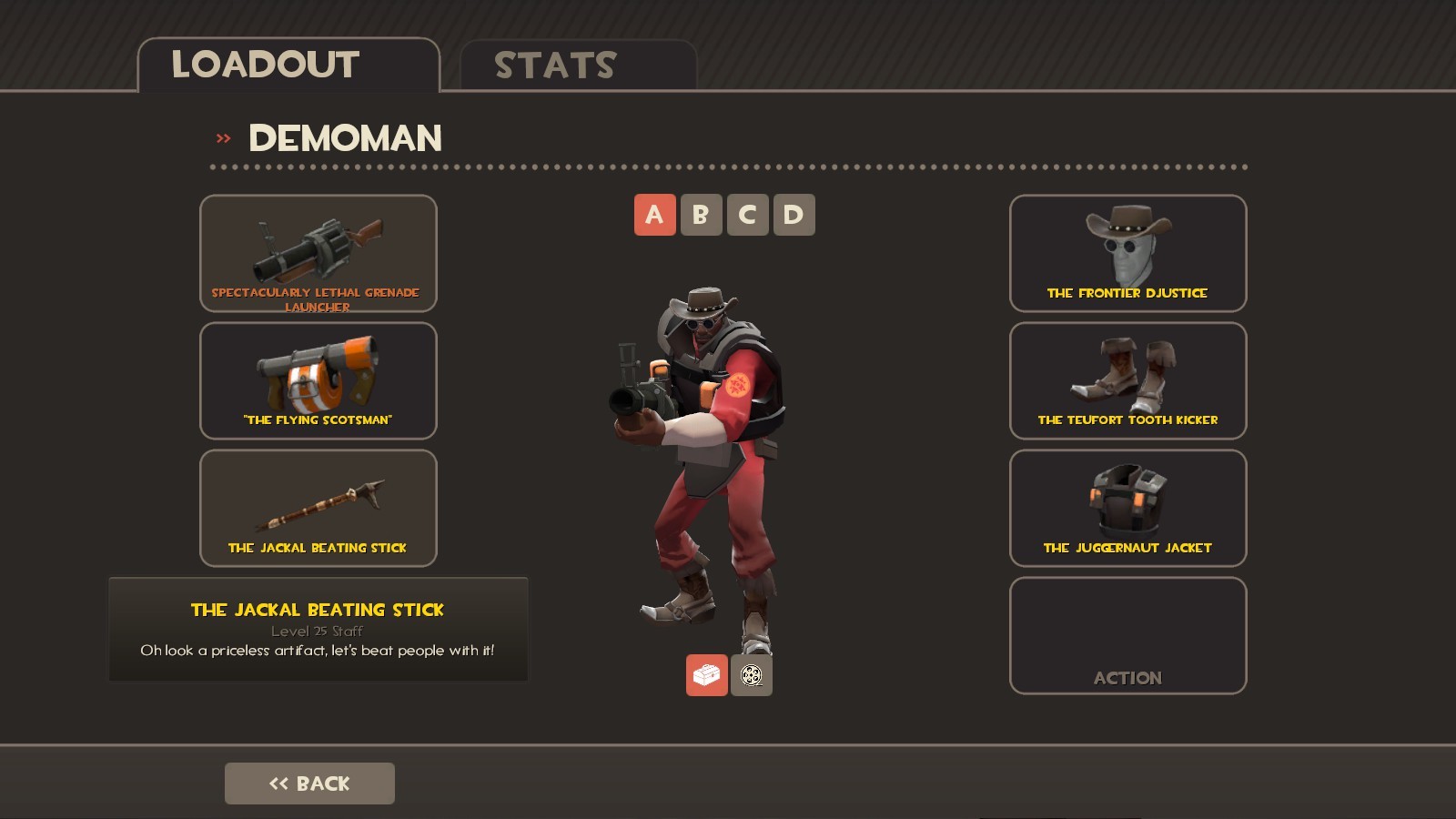The width and height of the screenshot is (1456, 819).
Task: Select the Spectacularly Lethal Grenade Launcher slot
Action: 318,254
